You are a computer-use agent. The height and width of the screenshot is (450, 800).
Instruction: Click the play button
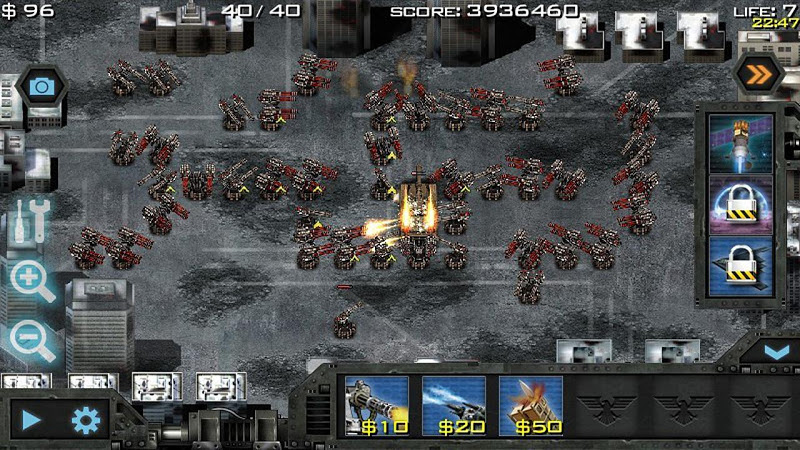[x=32, y=420]
